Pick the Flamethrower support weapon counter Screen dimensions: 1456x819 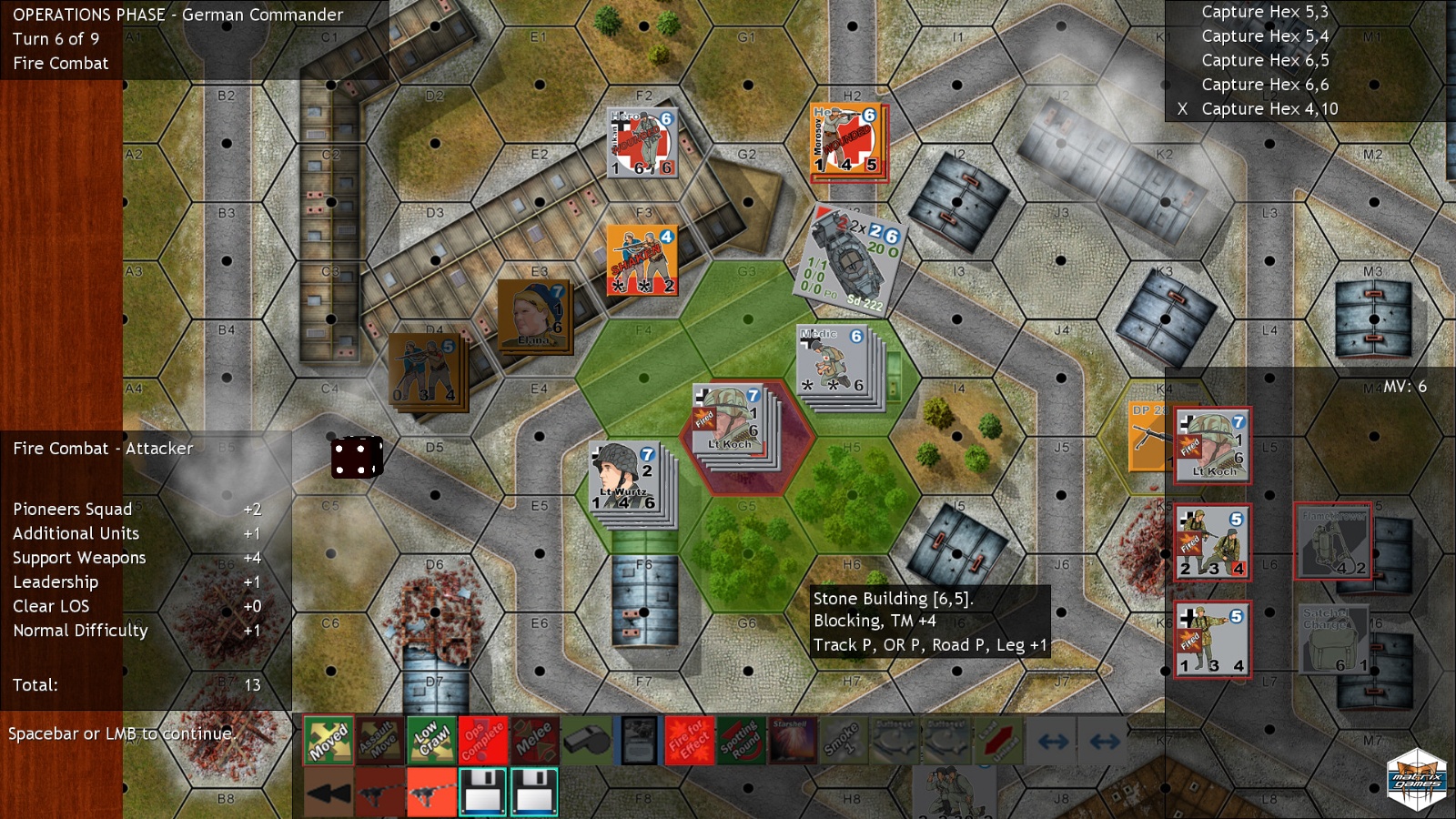pos(1332,541)
